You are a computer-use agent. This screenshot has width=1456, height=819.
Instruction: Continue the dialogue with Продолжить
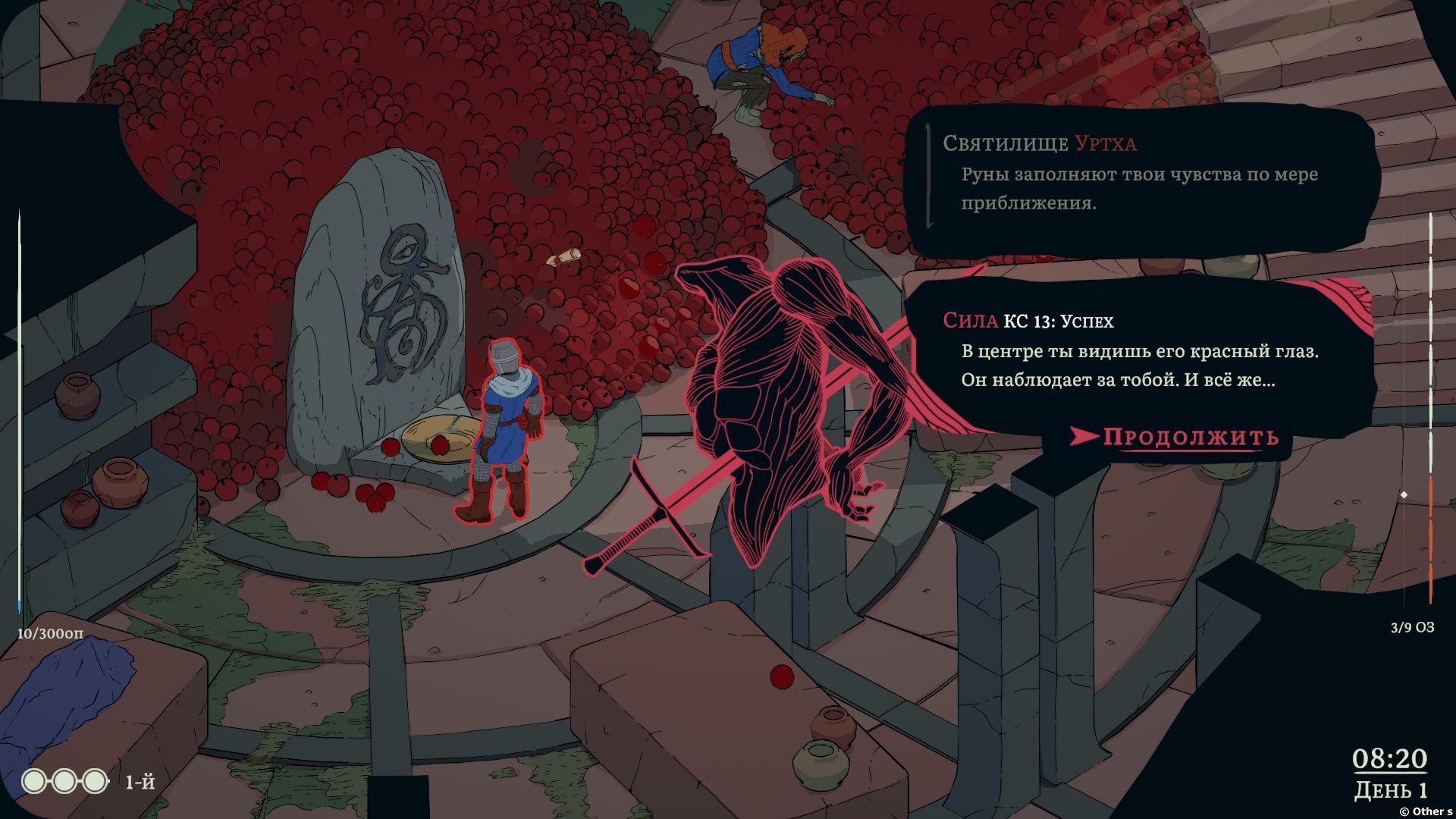pyautogui.click(x=1189, y=437)
